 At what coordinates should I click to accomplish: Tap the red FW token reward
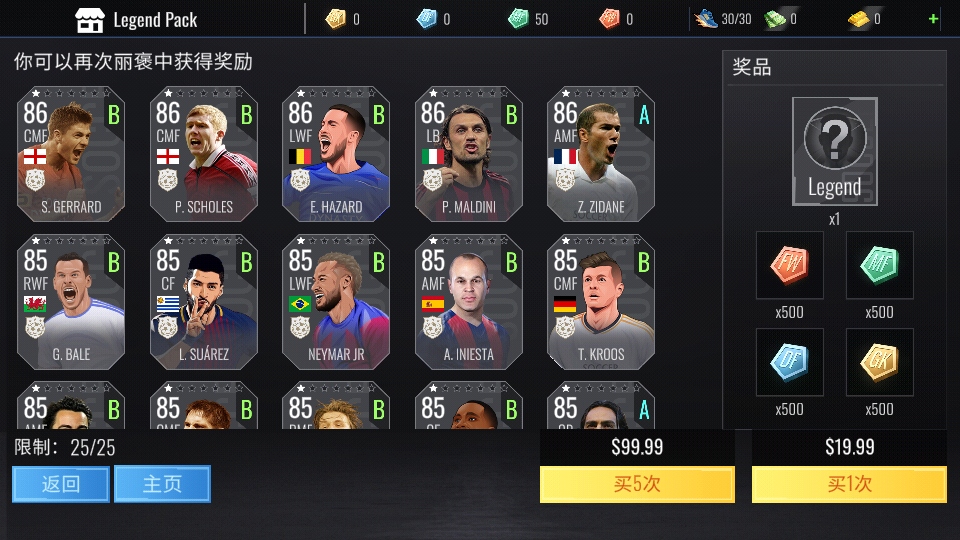pos(790,265)
